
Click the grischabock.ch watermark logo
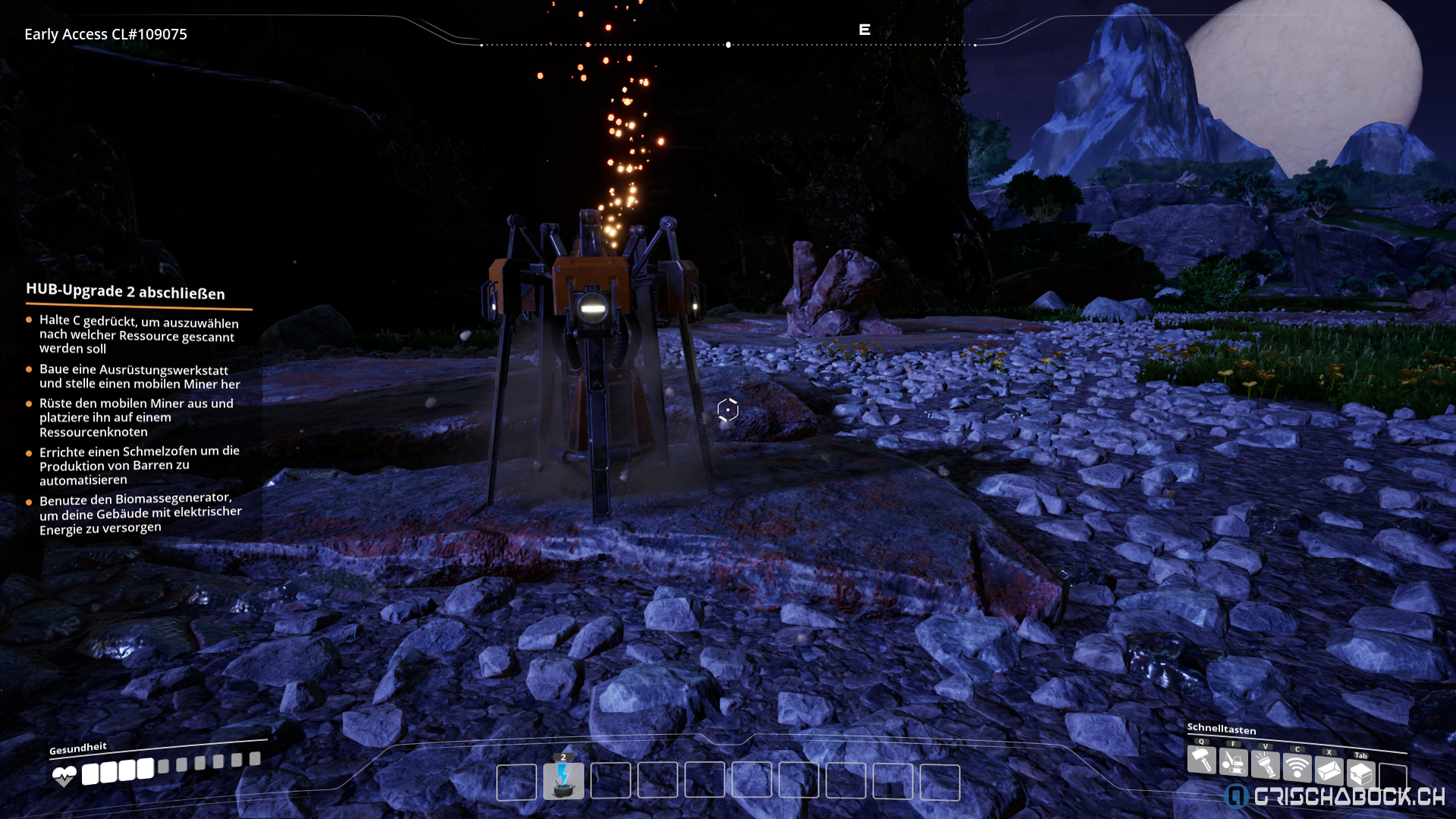point(1335,795)
